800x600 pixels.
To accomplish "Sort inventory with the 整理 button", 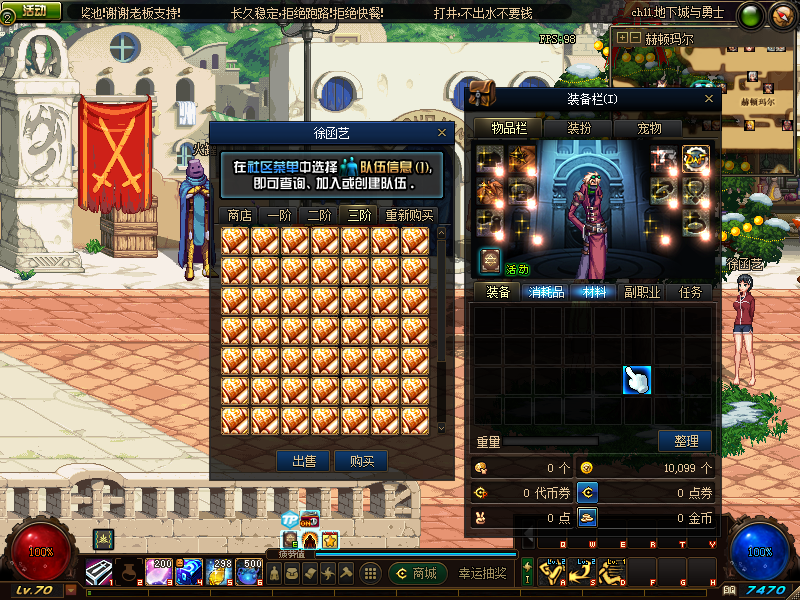I will click(x=685, y=441).
